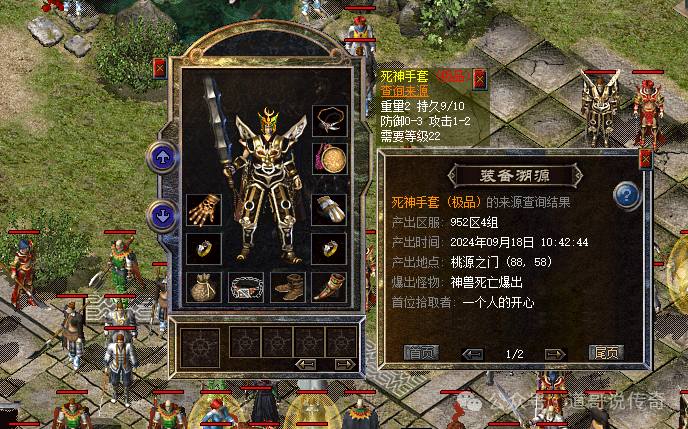Select the golden skeletal 死神手套 glove slot
This screenshot has width=688, height=429.
tap(203, 209)
